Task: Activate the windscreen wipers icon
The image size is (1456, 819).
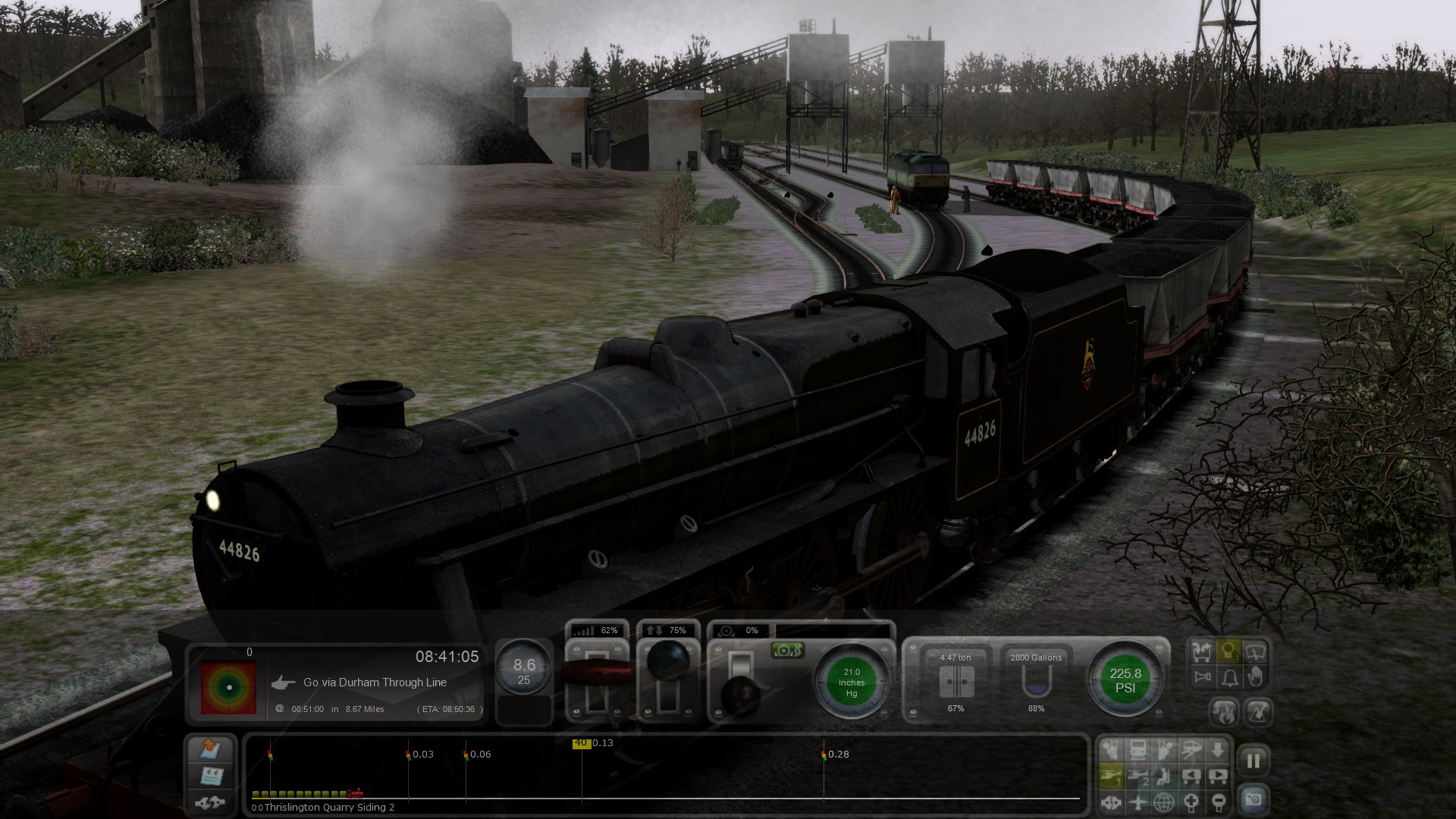Action: [1255, 651]
